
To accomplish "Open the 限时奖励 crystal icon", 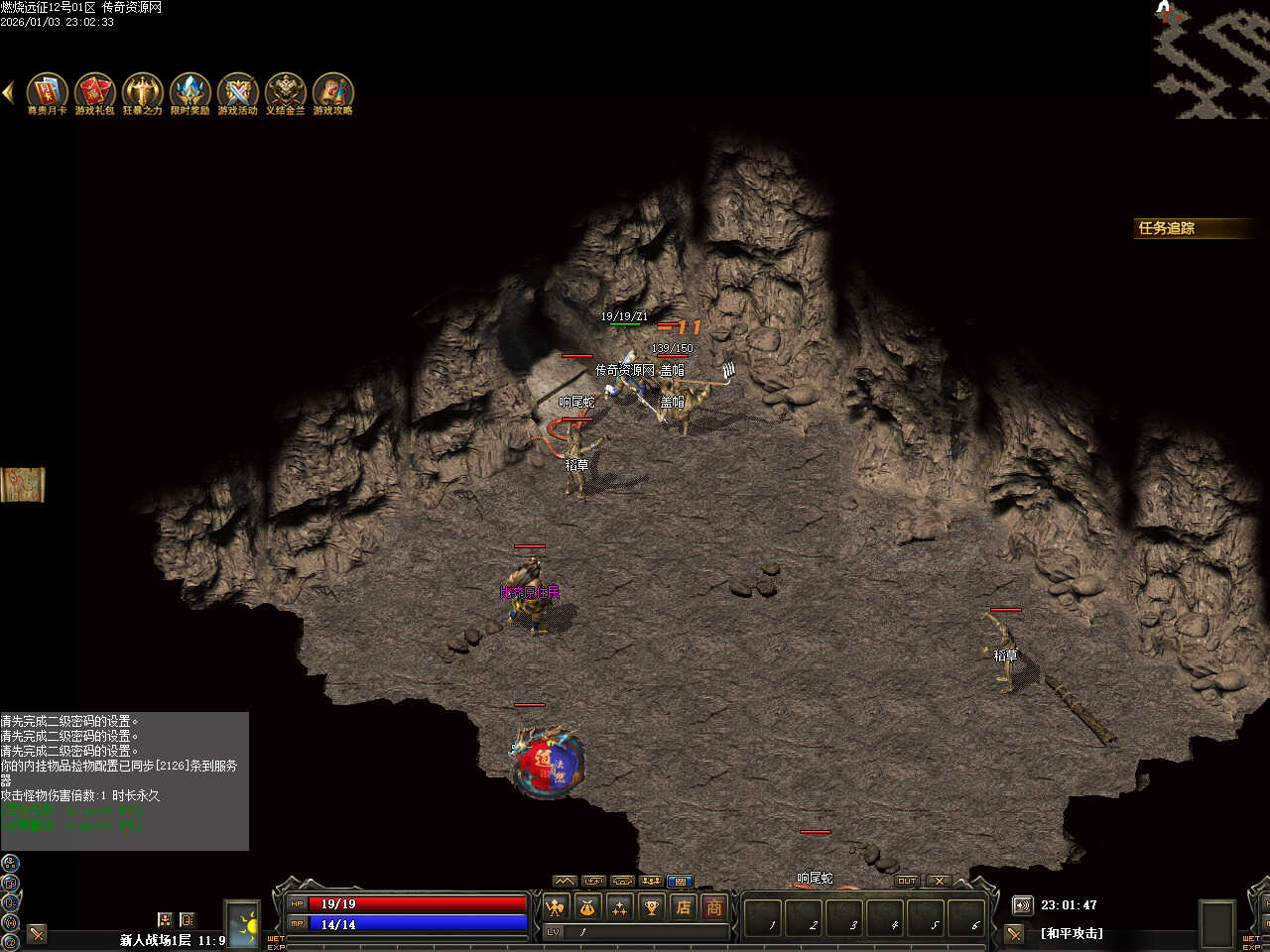I will 190,91.
